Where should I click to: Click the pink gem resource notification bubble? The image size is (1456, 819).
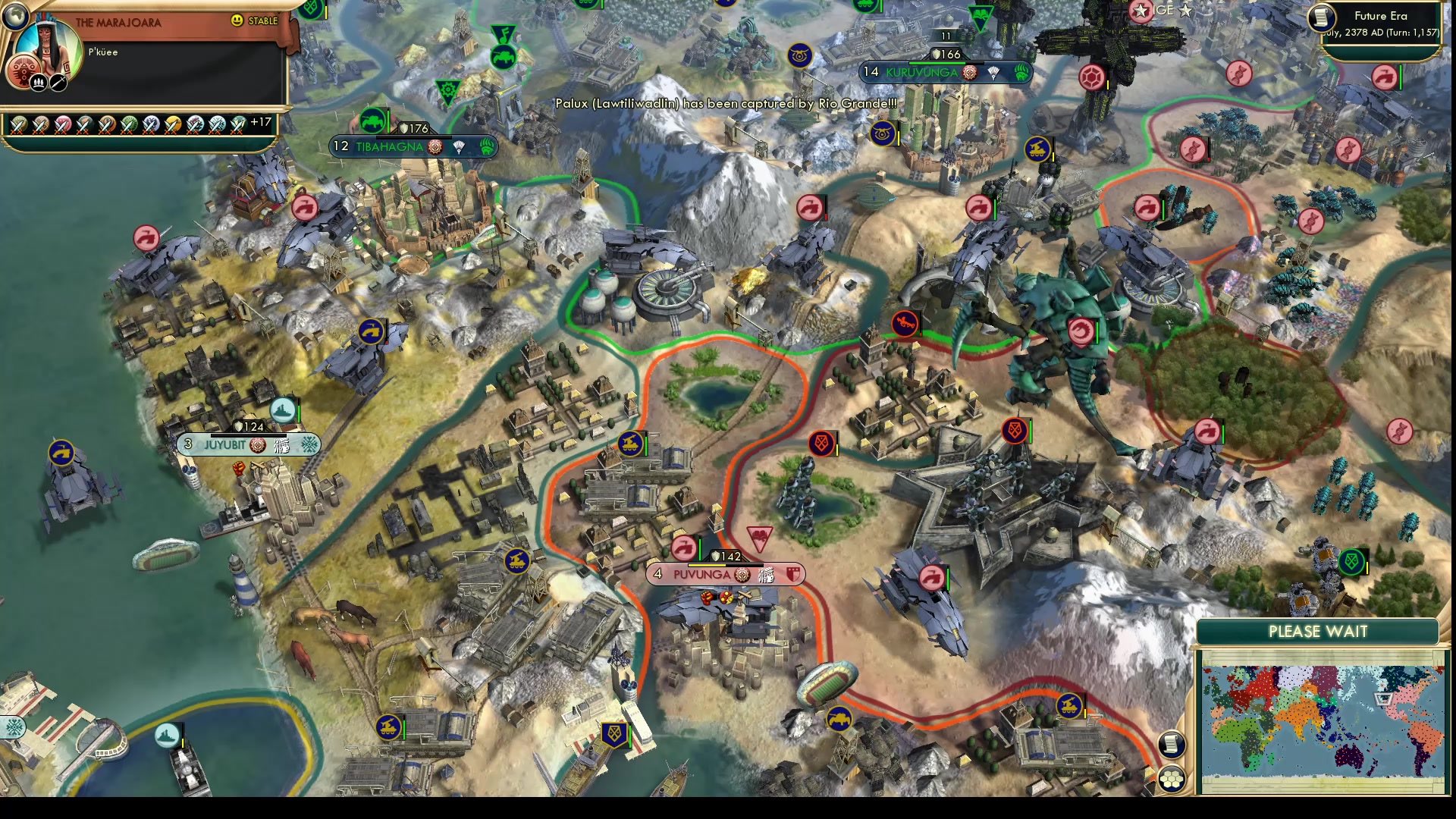click(x=1091, y=77)
